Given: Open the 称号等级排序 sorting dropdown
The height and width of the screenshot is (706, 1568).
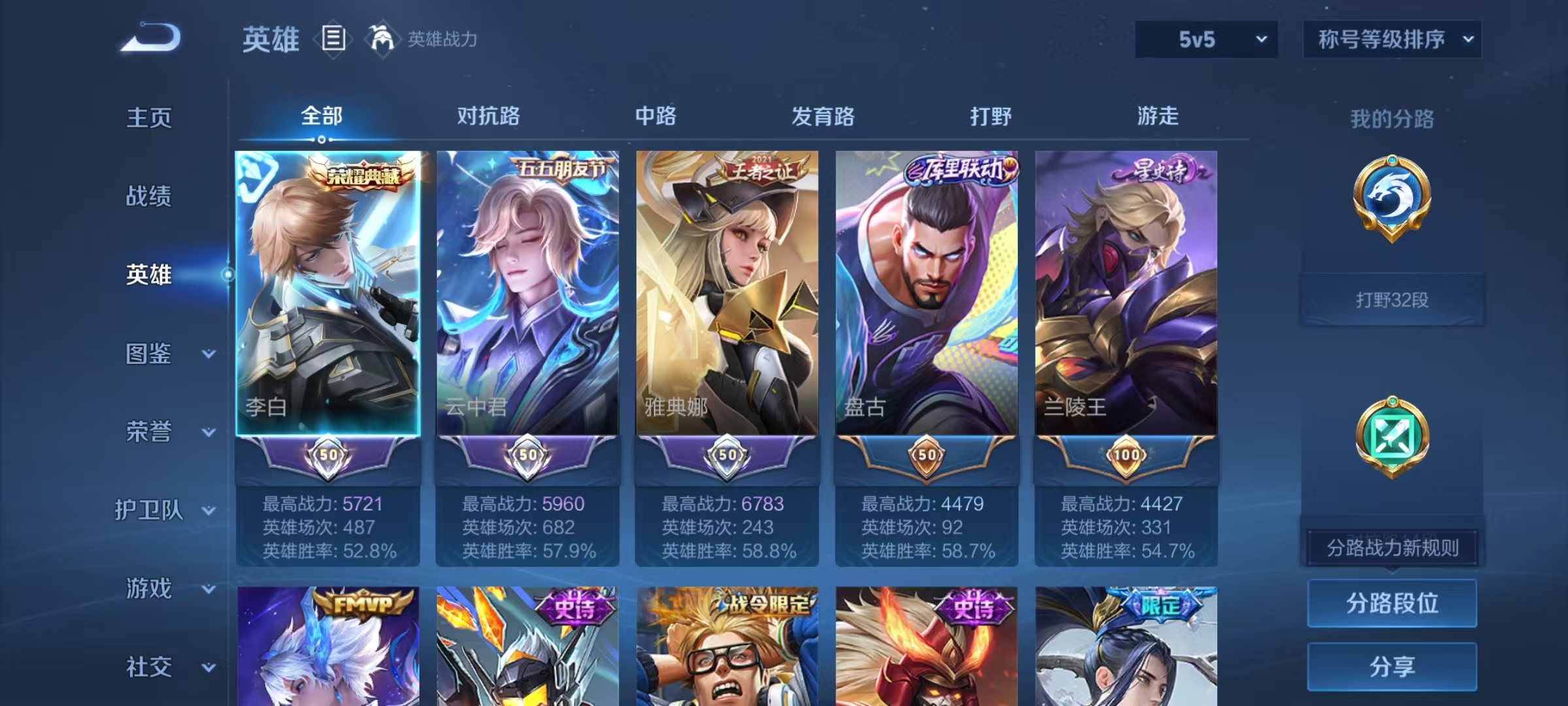Looking at the screenshot, I should 1392,39.
